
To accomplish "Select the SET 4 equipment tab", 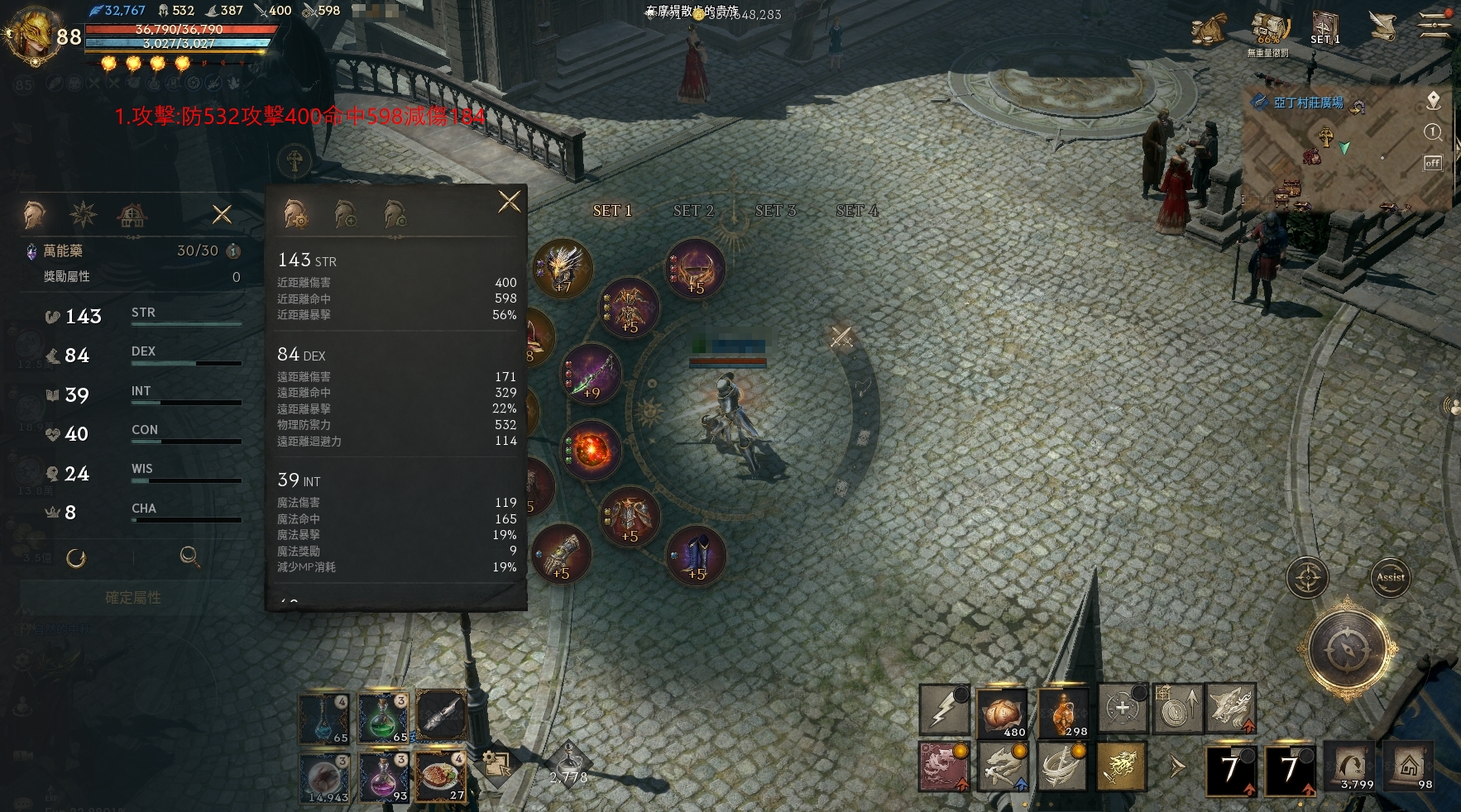I will coord(856,211).
